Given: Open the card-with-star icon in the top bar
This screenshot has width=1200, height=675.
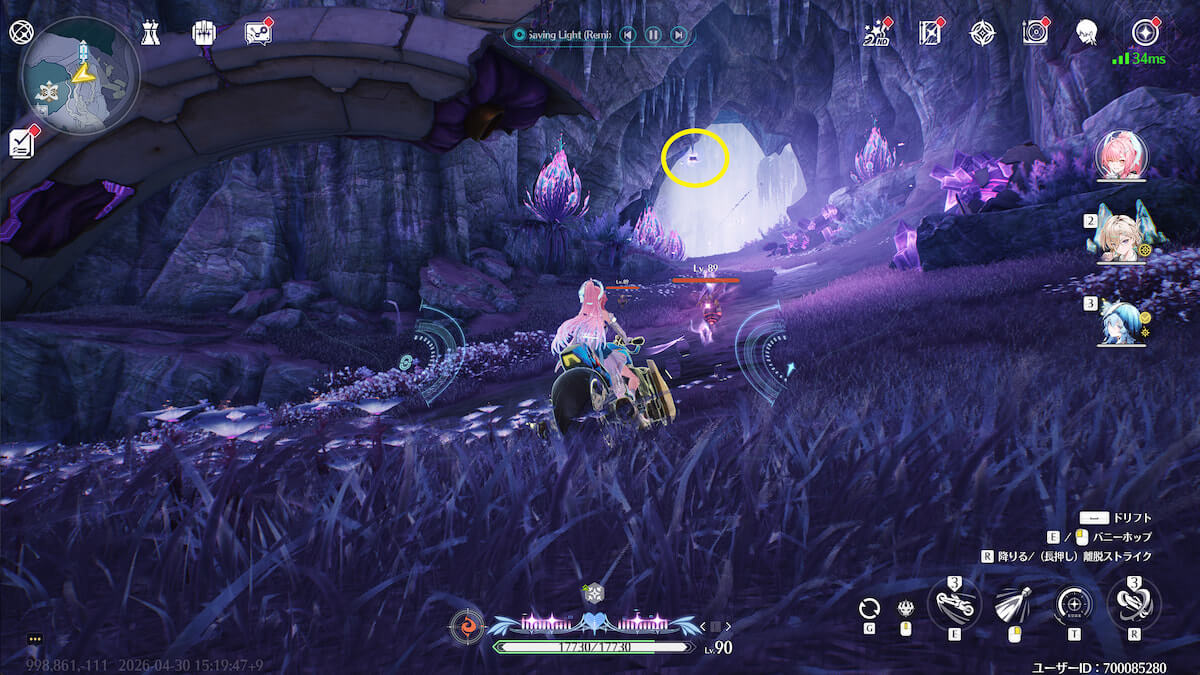Looking at the screenshot, I should pyautogui.click(x=931, y=33).
